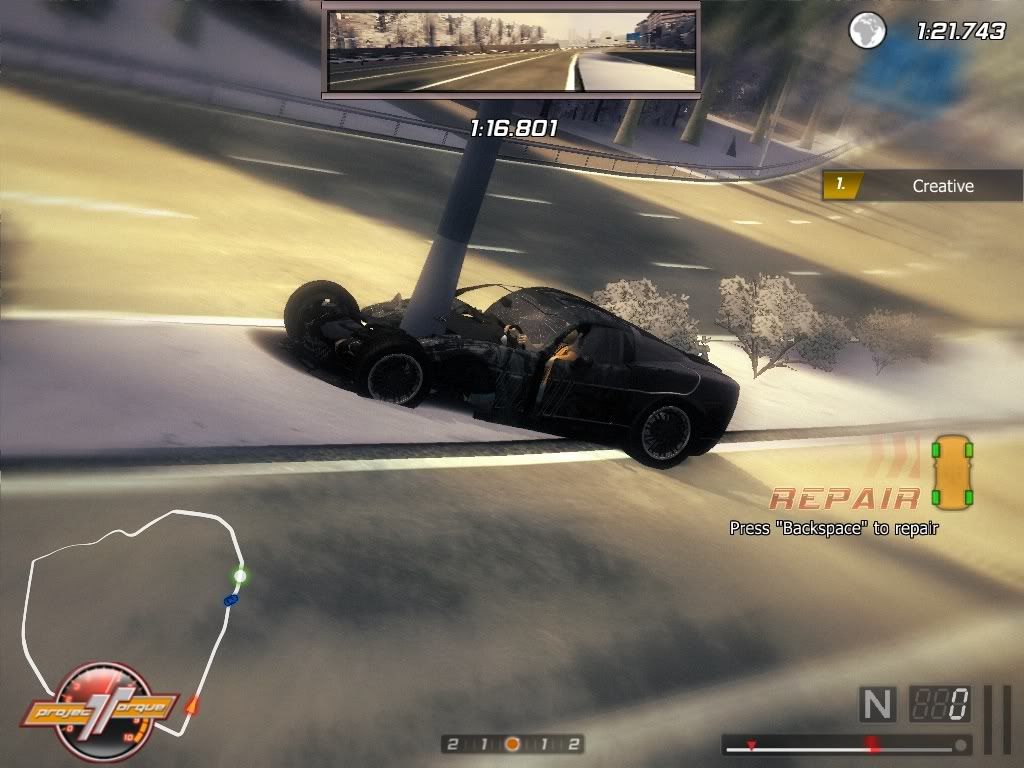Click the Project Torque speedometer logo
Screen dimensions: 1024x768
coord(100,710)
